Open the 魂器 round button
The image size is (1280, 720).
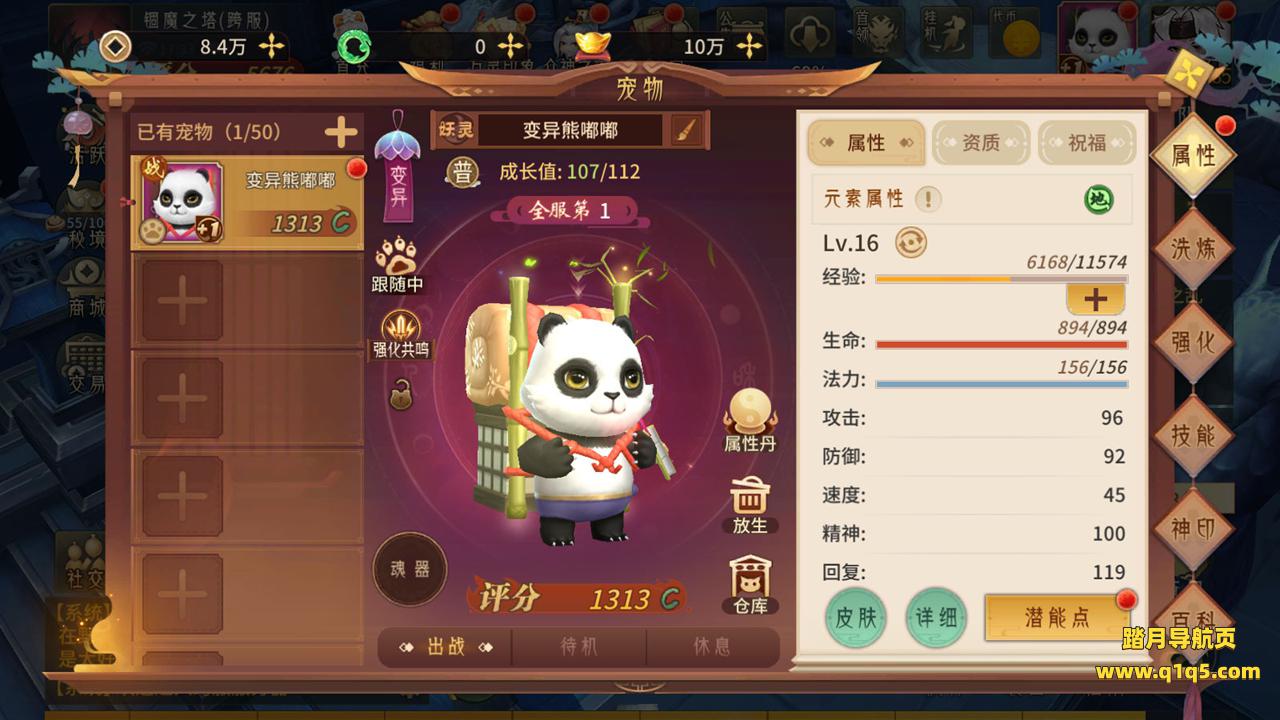409,569
